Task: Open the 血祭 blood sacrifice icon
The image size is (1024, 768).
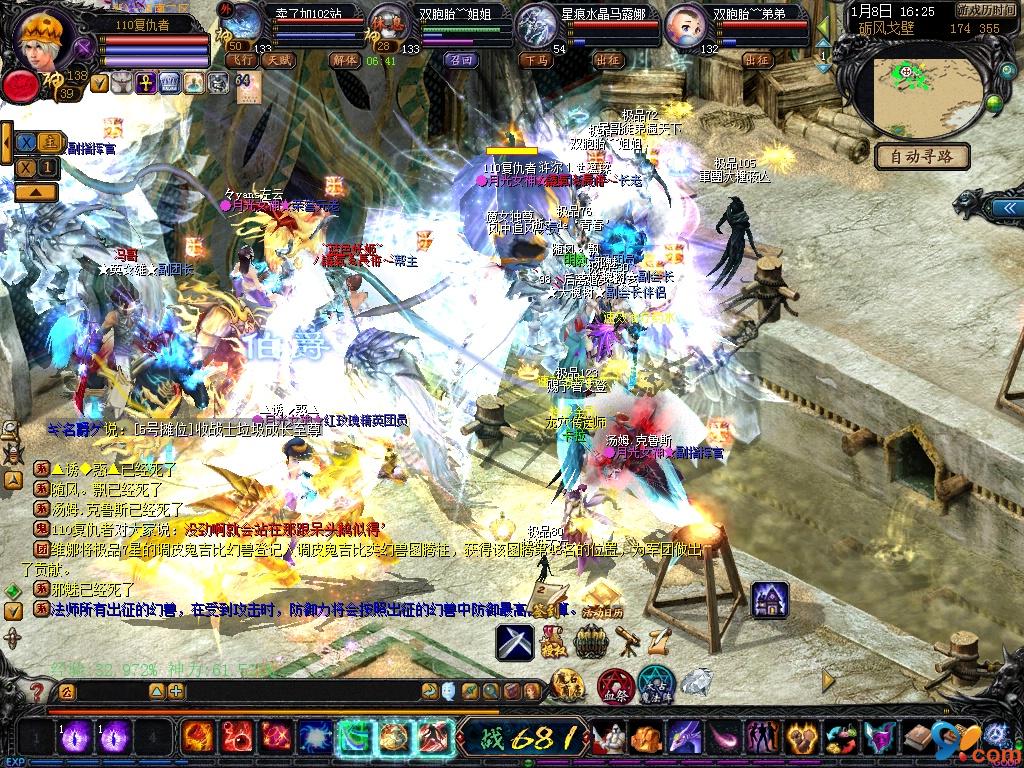Action: [x=614, y=686]
